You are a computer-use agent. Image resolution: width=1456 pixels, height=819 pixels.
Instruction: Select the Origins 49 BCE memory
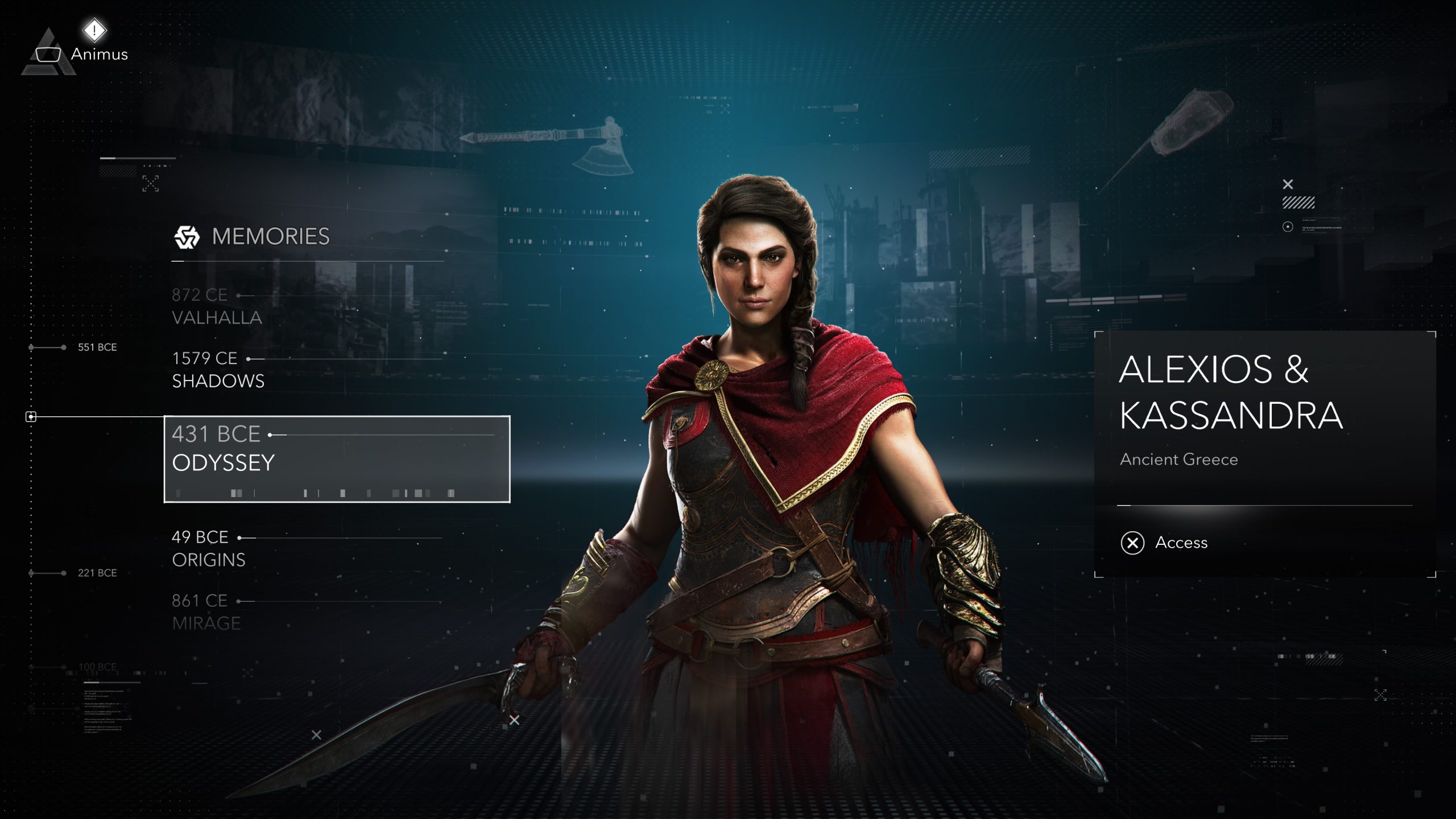coord(209,548)
